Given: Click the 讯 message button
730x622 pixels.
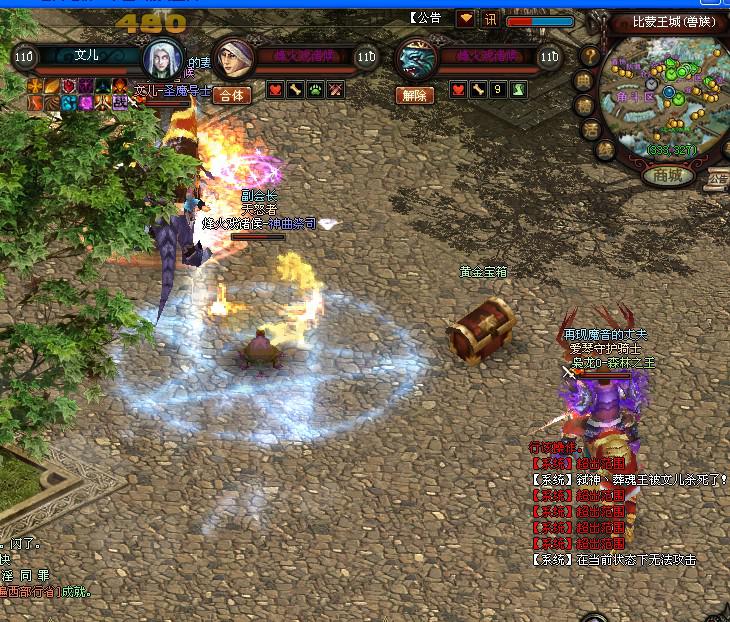Looking at the screenshot, I should 491,19.
